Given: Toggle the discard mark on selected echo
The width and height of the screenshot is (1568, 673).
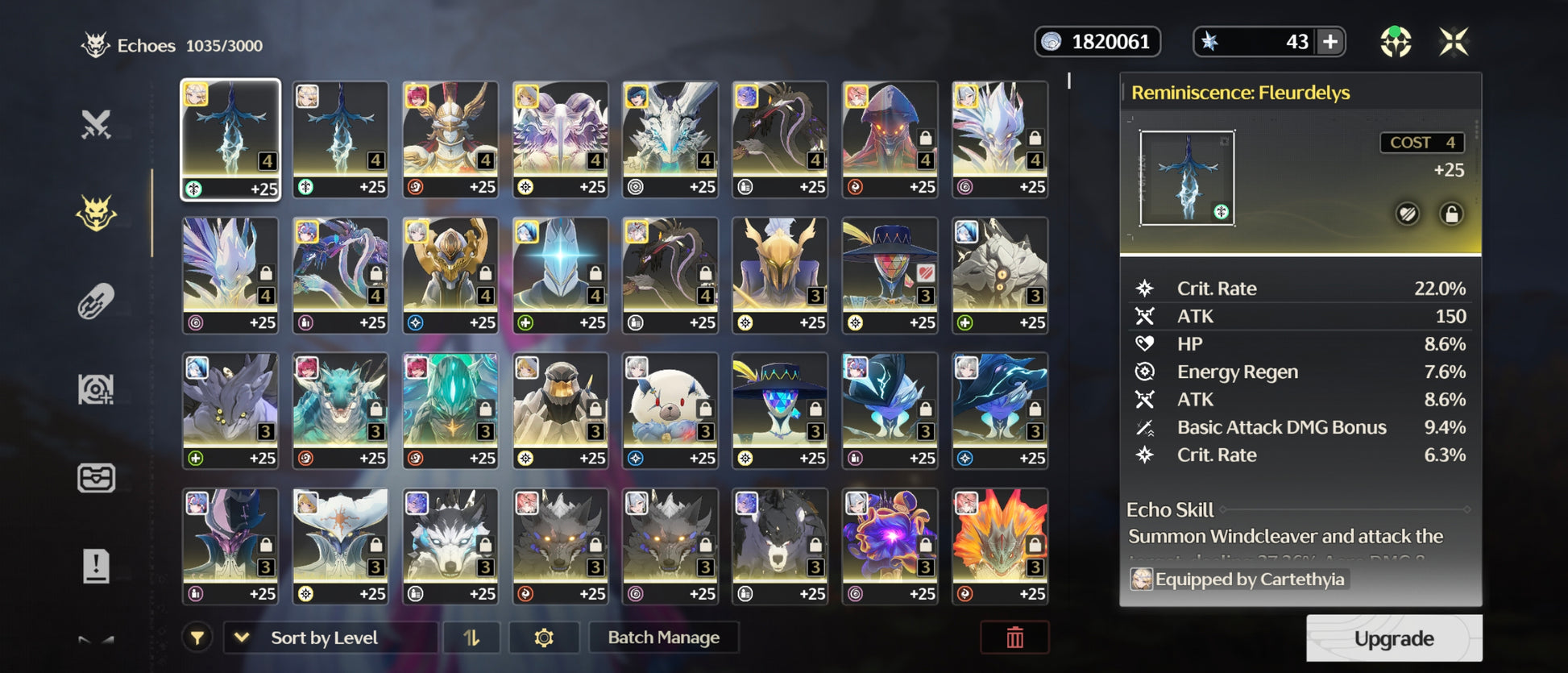Looking at the screenshot, I should coord(1408,214).
